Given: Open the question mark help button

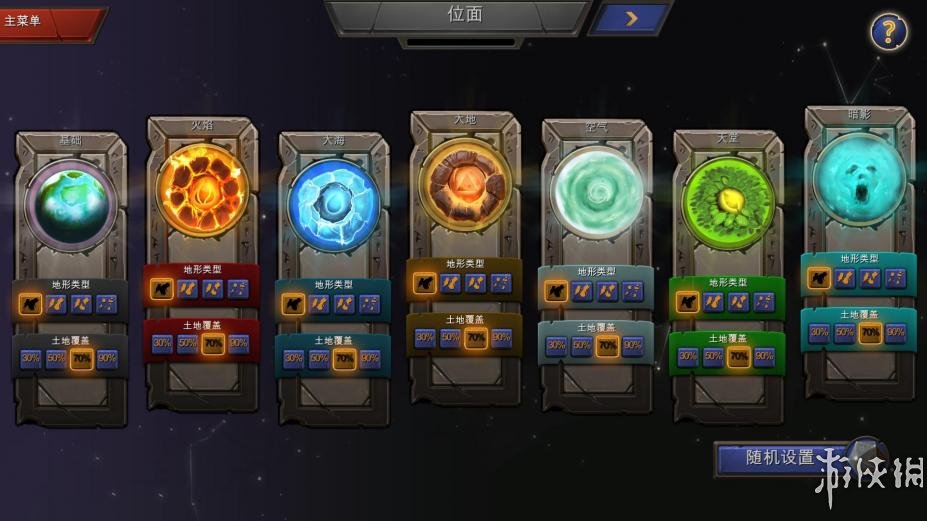Looking at the screenshot, I should click(887, 32).
